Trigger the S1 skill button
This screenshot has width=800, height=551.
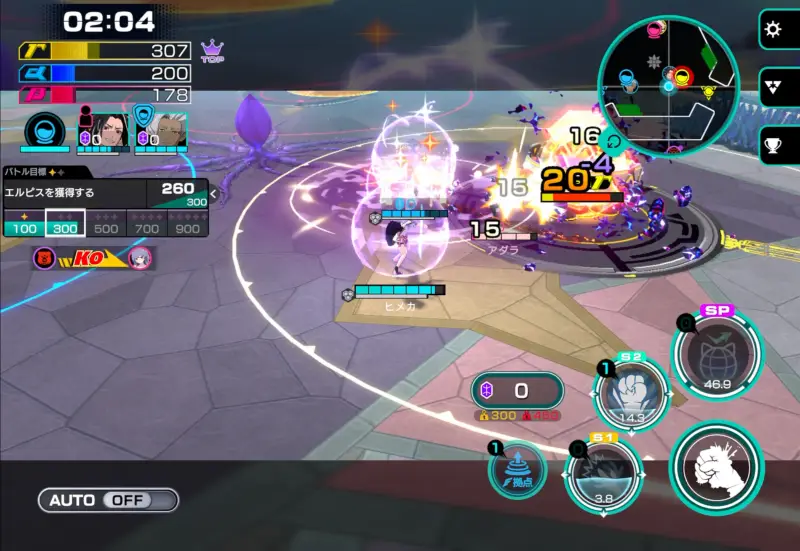pos(603,477)
